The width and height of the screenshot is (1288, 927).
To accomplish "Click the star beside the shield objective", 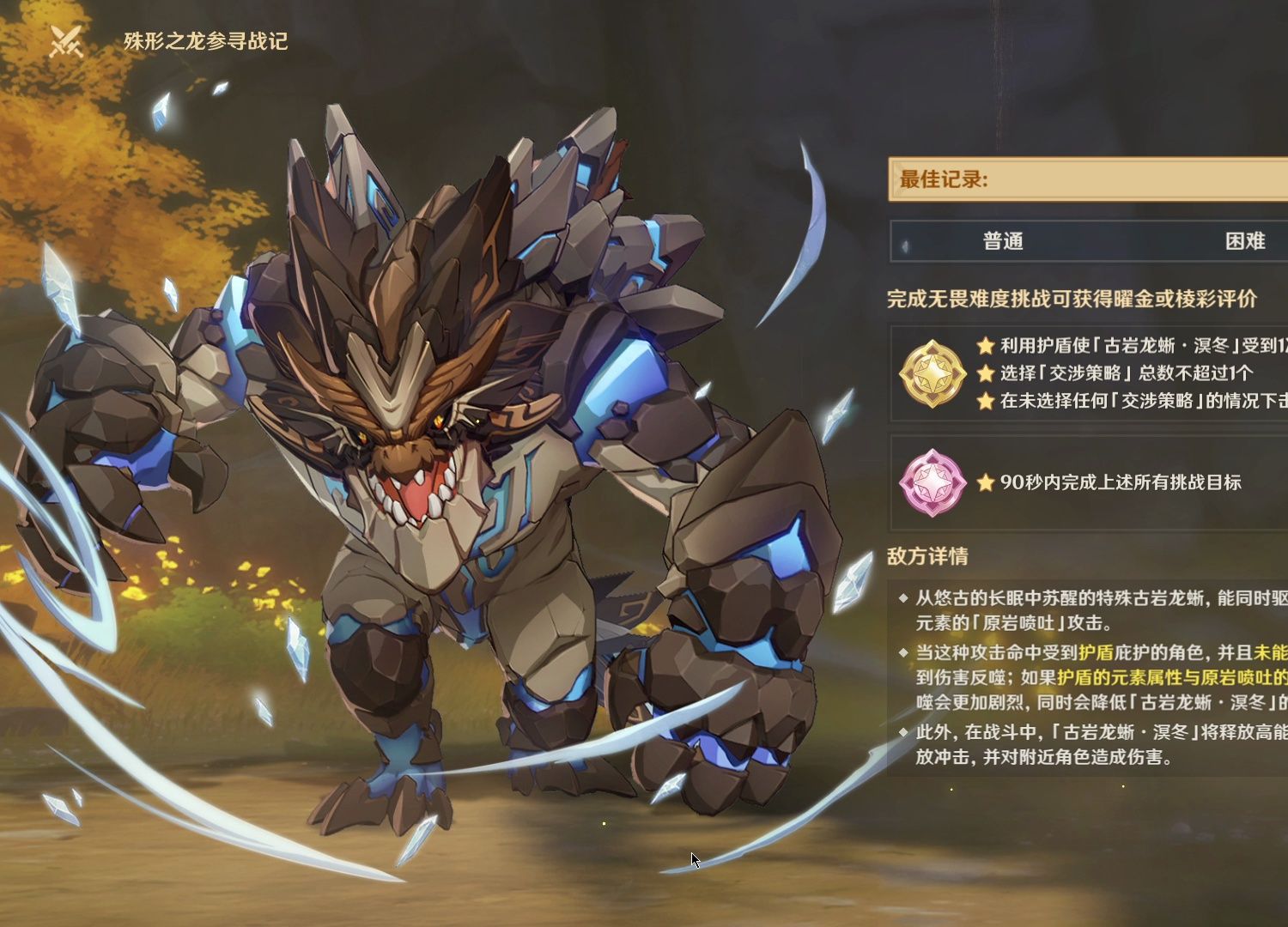I will point(985,345).
